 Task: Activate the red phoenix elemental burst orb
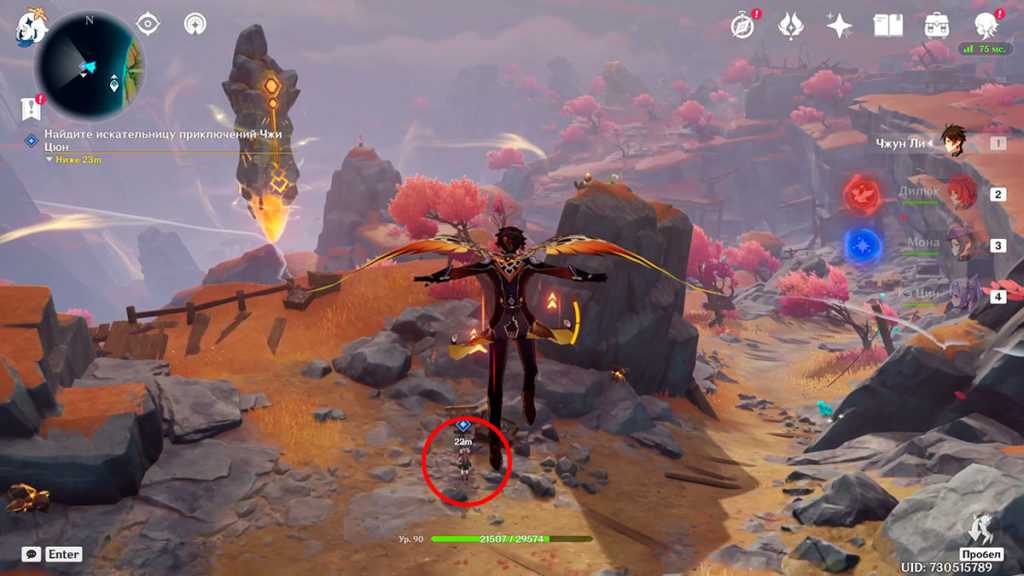pos(861,193)
